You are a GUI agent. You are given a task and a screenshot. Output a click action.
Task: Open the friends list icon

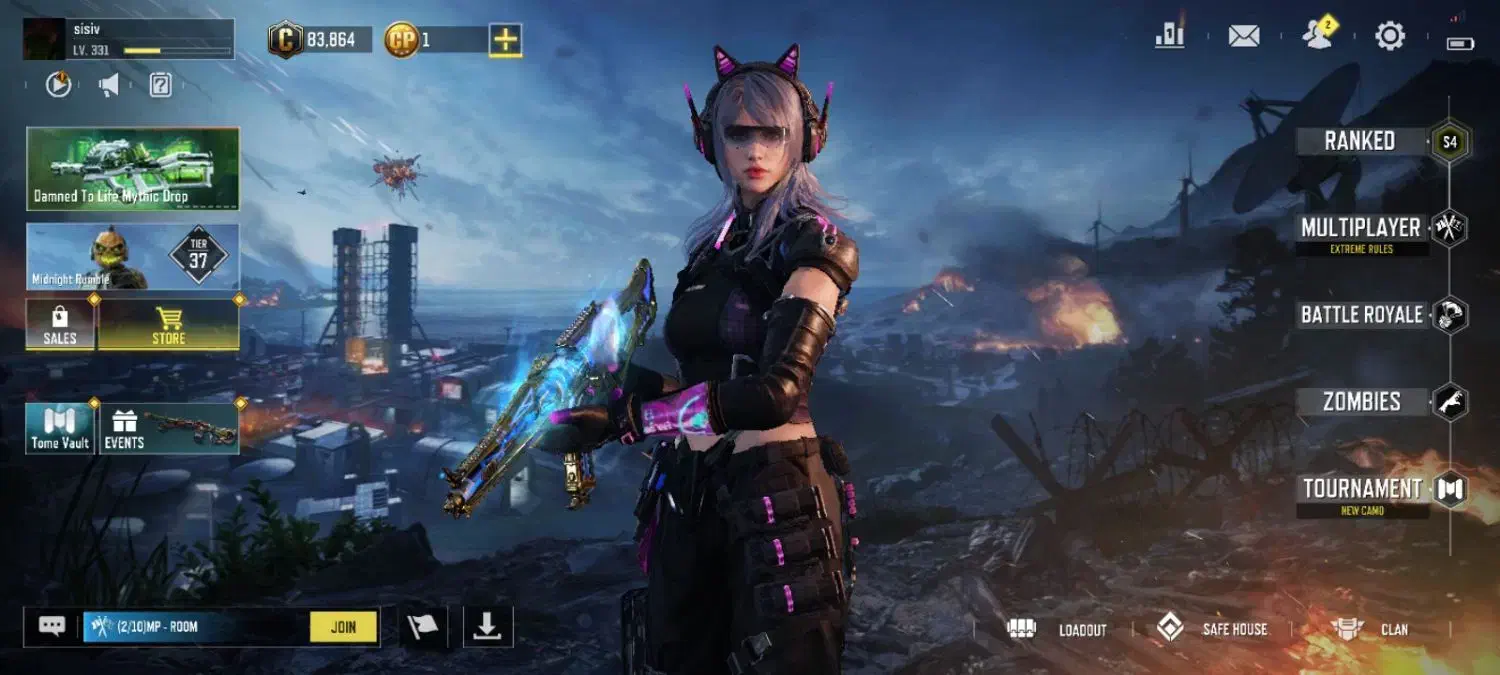pyautogui.click(x=1317, y=36)
